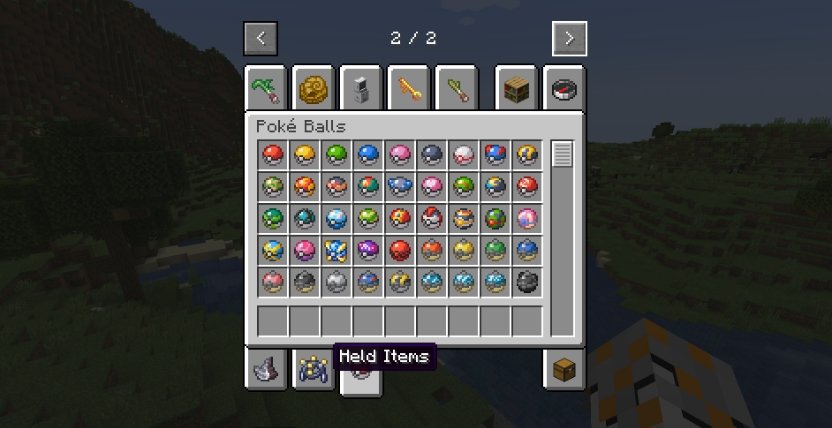Switch to the gray machine tab
This screenshot has width=832, height=428.
362,89
